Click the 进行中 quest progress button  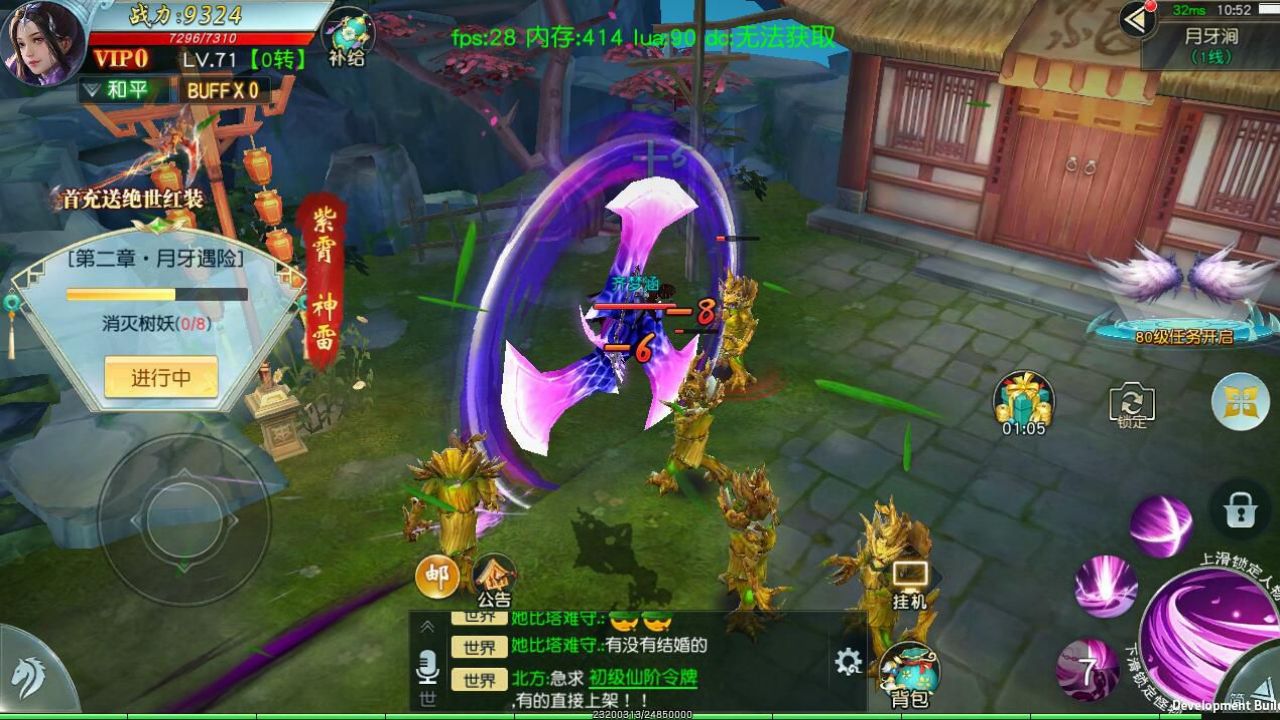161,378
